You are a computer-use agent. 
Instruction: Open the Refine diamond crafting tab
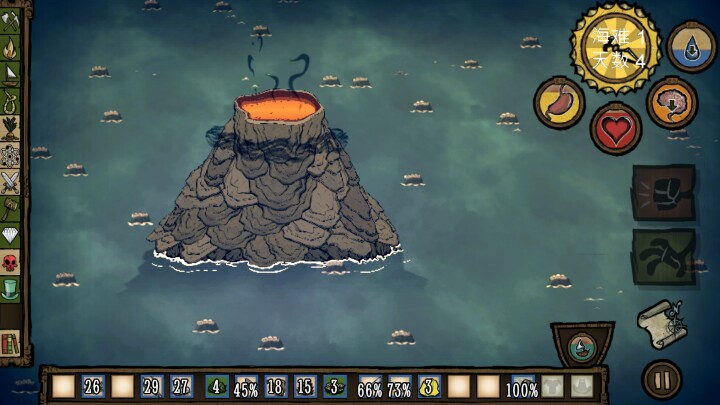click(11, 236)
